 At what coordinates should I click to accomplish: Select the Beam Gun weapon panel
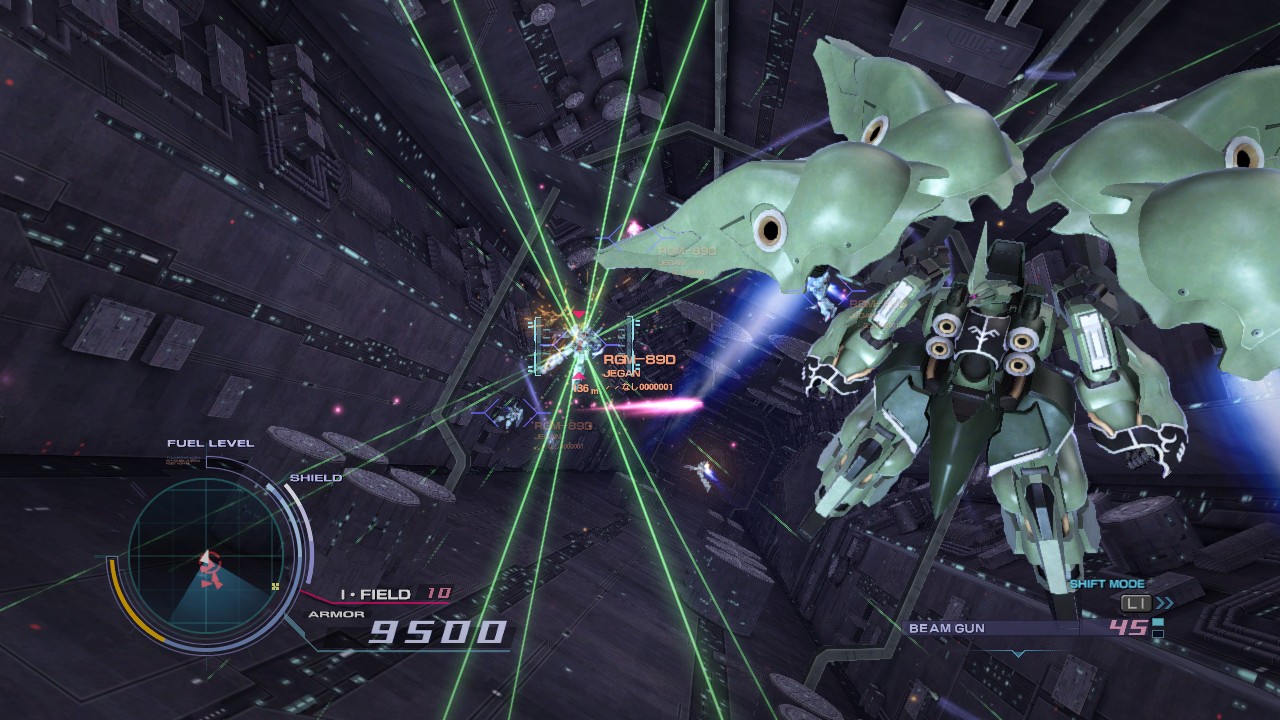click(x=1030, y=628)
